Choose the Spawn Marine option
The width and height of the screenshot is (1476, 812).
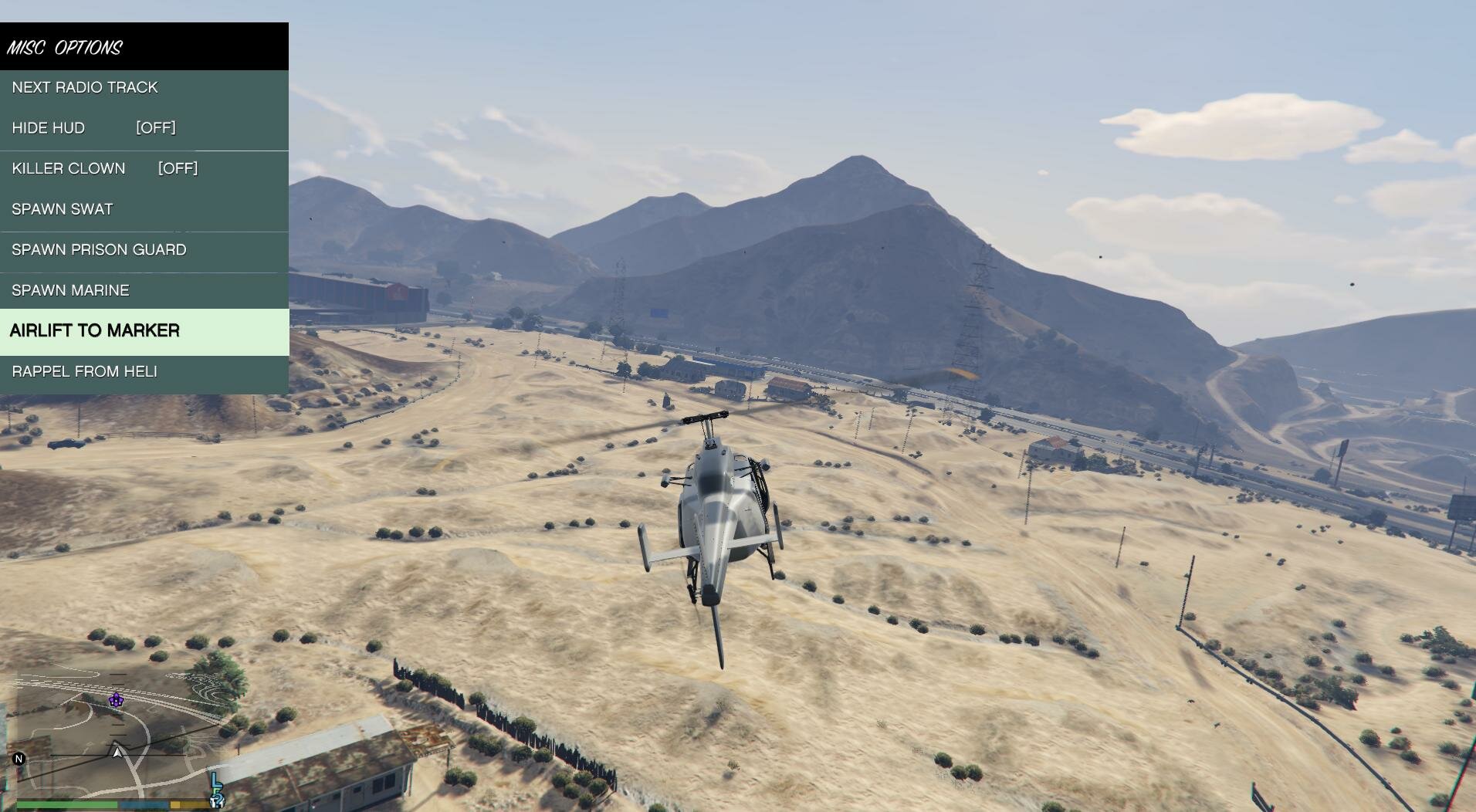tap(70, 291)
